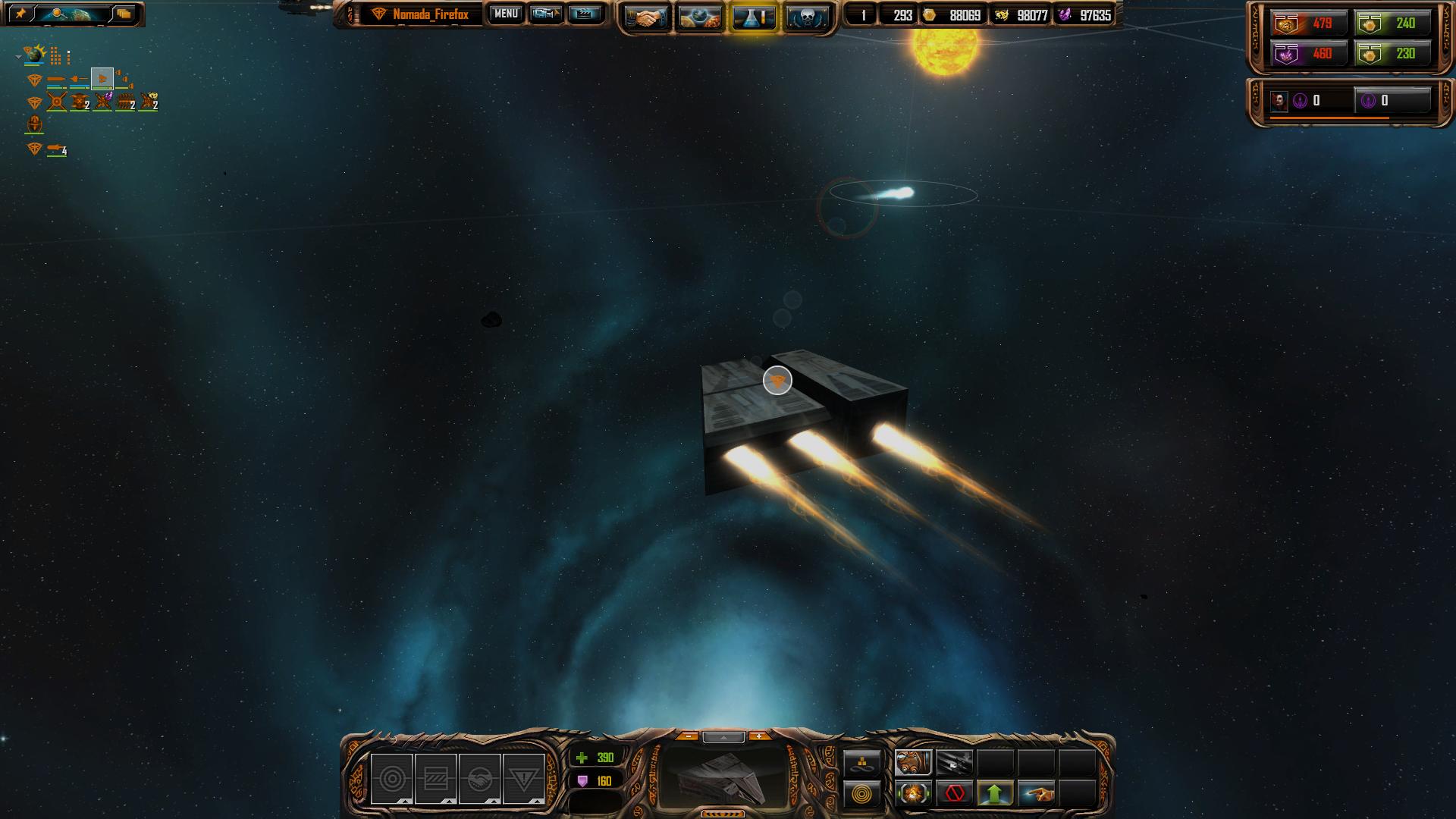Click the stacked cards icon

pyautogui.click(x=124, y=14)
